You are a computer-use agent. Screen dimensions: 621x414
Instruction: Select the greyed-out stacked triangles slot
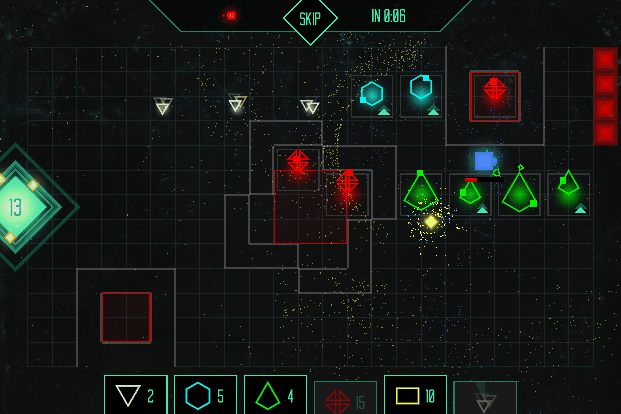(x=485, y=398)
